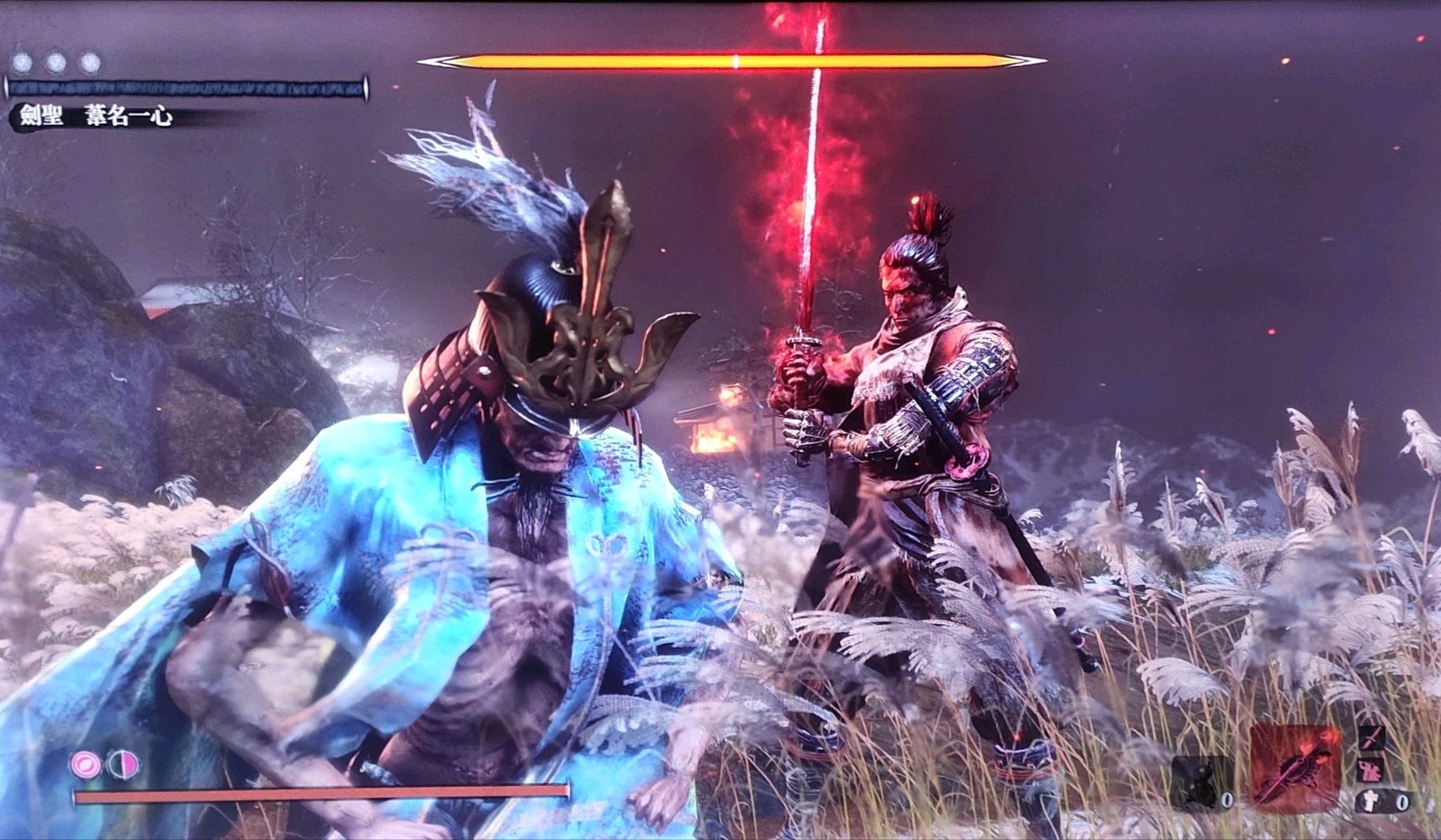
Task: Select the pink blade combat art icon
Action: click(x=1371, y=738)
